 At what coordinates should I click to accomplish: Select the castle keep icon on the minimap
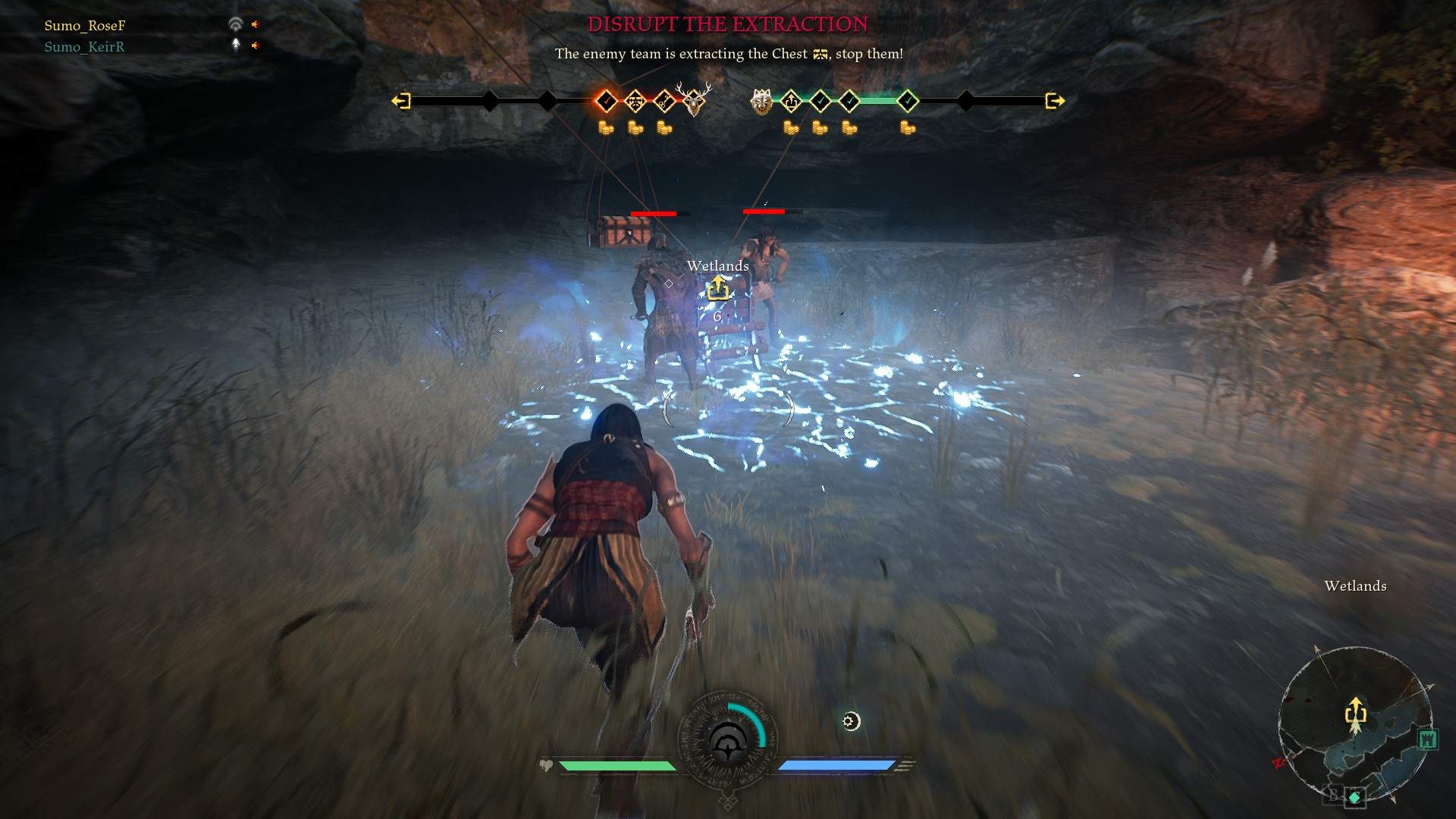1428,740
